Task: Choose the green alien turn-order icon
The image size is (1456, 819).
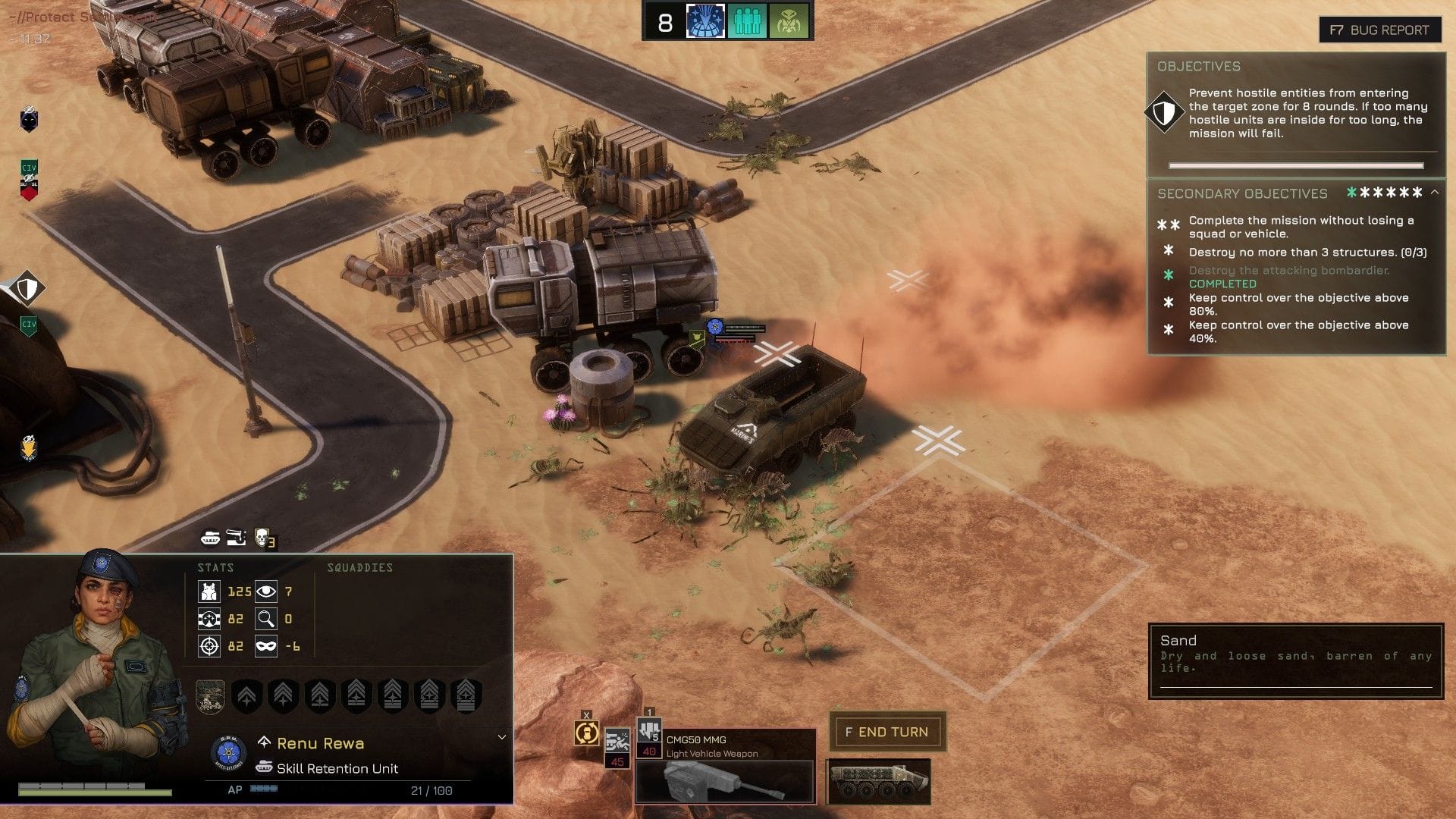Action: coord(789,22)
